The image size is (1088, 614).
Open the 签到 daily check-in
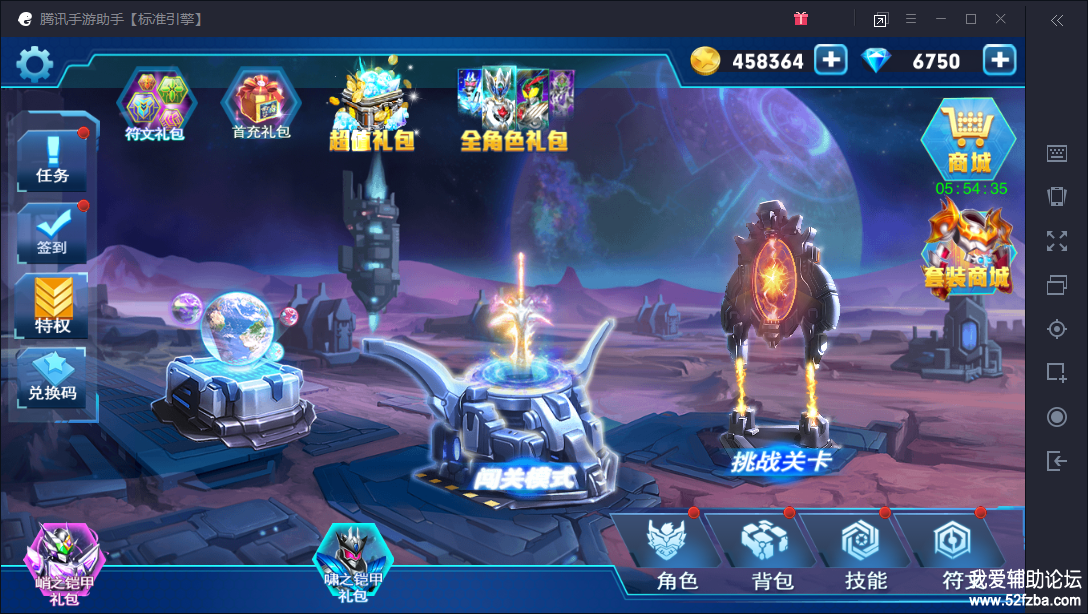coord(52,233)
